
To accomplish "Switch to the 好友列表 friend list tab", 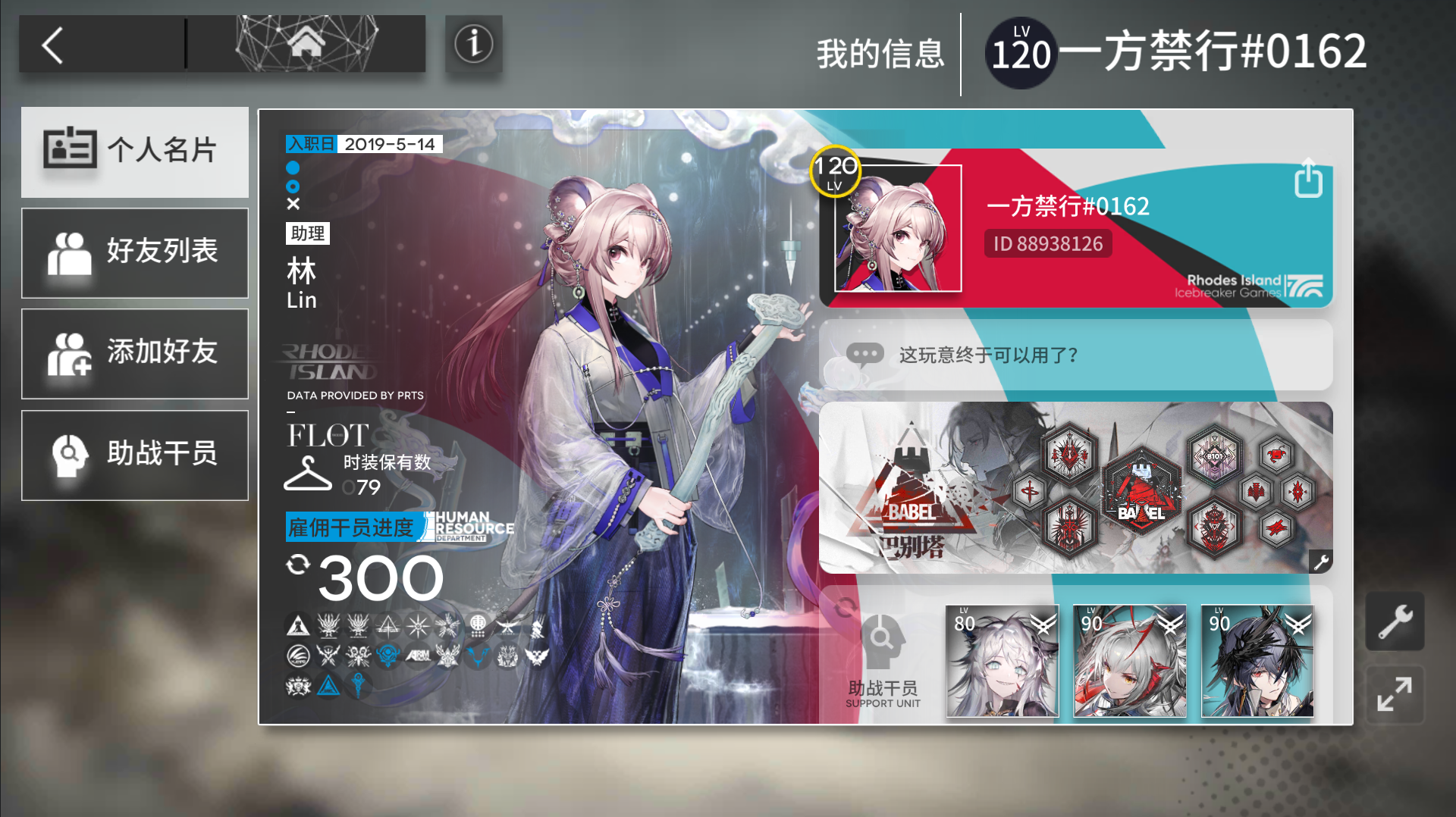I will [x=134, y=252].
